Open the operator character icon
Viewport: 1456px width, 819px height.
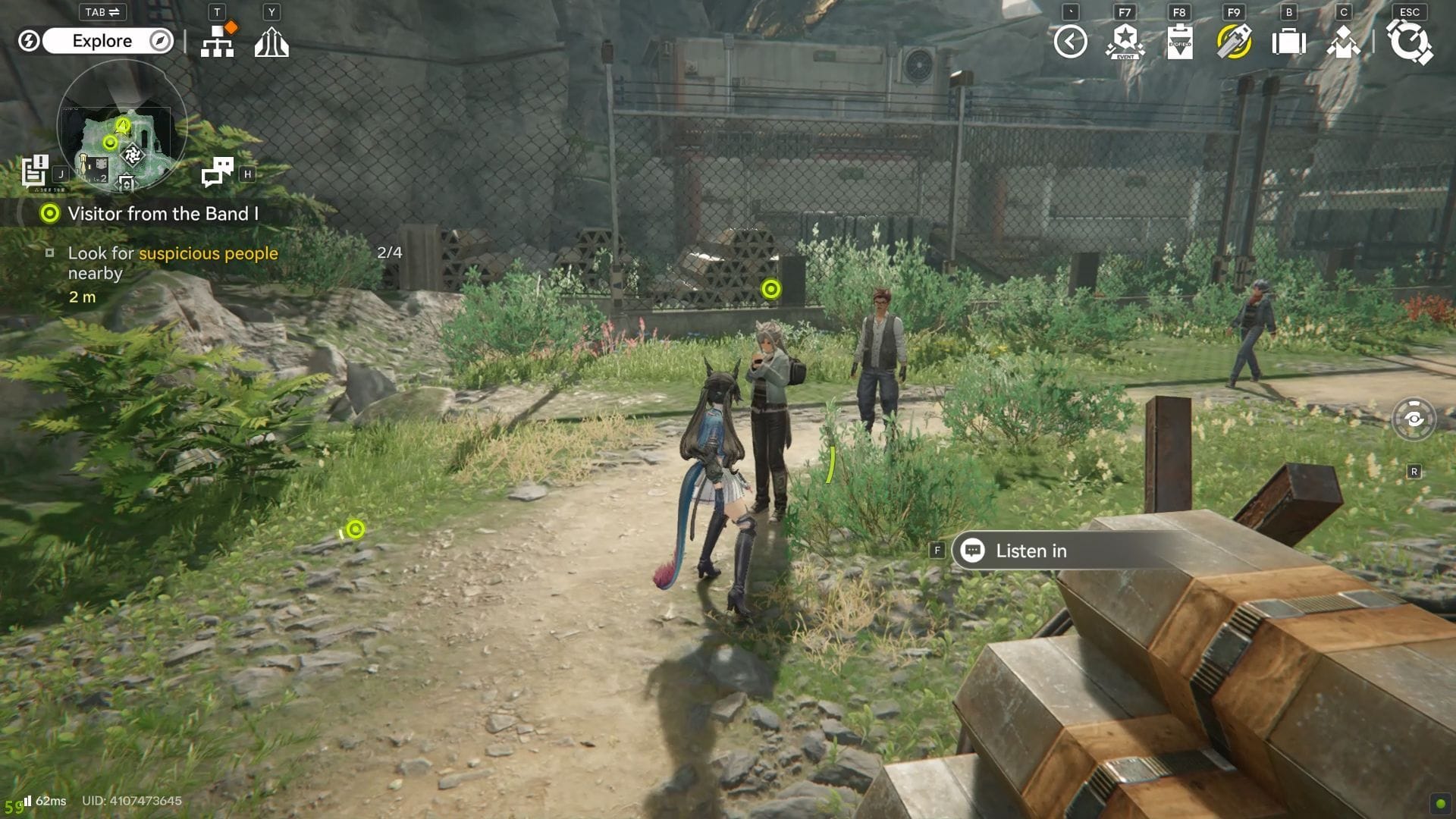(x=1343, y=42)
